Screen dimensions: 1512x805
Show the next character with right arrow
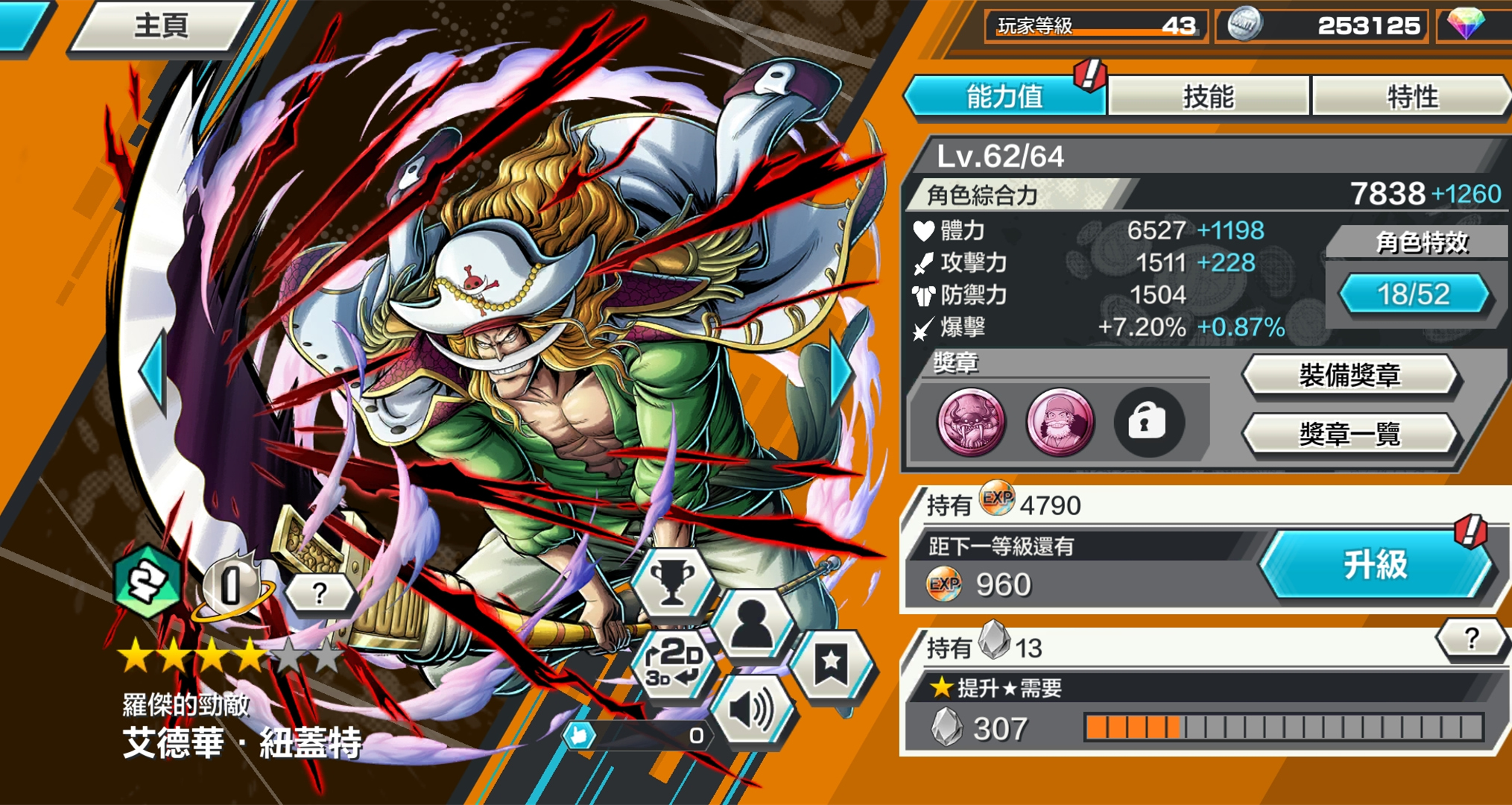click(x=841, y=370)
